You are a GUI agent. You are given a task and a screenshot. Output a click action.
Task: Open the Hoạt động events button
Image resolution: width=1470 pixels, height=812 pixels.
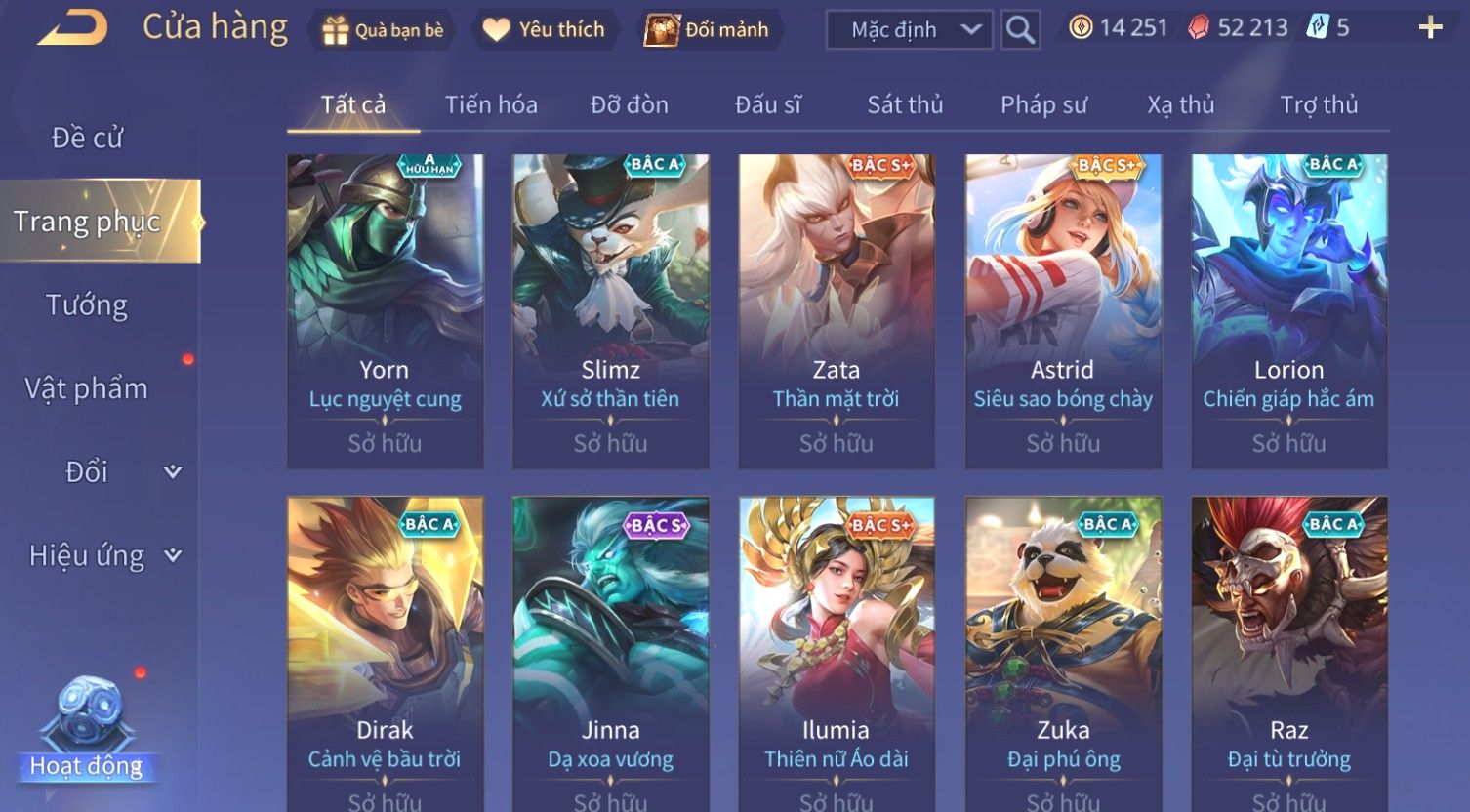(x=87, y=732)
